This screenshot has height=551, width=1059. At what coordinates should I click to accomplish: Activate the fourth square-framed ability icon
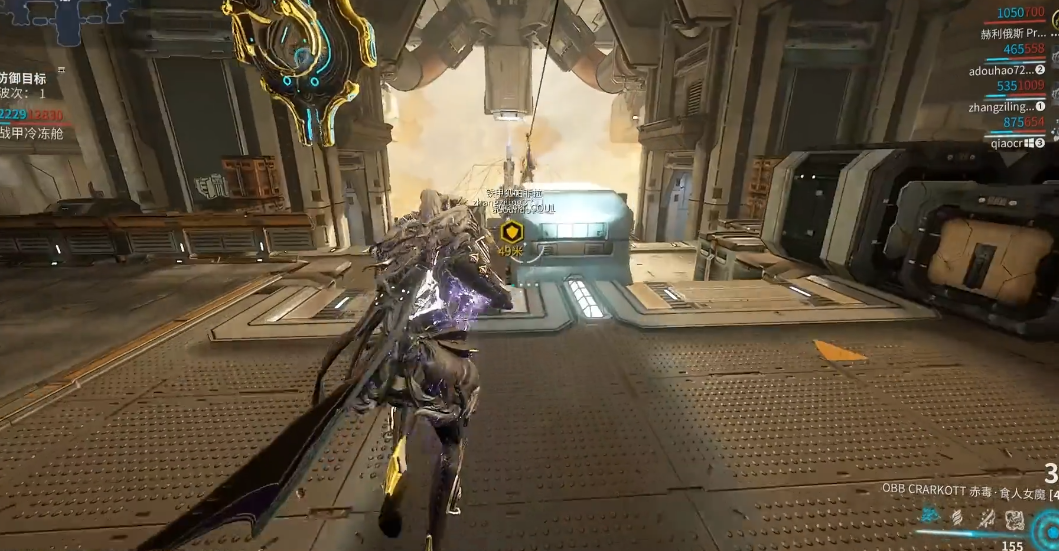1014,517
